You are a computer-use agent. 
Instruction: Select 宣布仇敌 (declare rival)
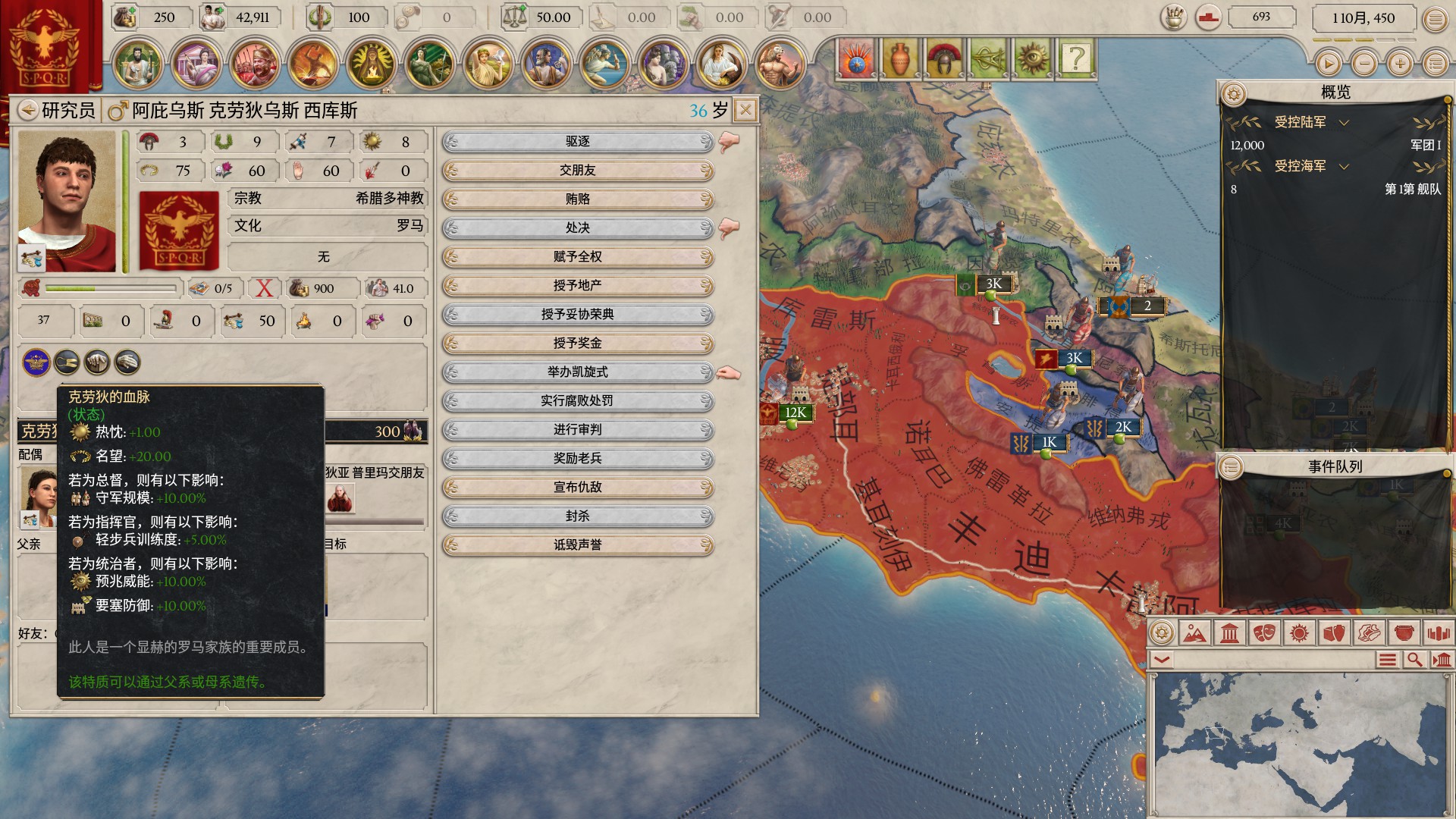point(578,488)
